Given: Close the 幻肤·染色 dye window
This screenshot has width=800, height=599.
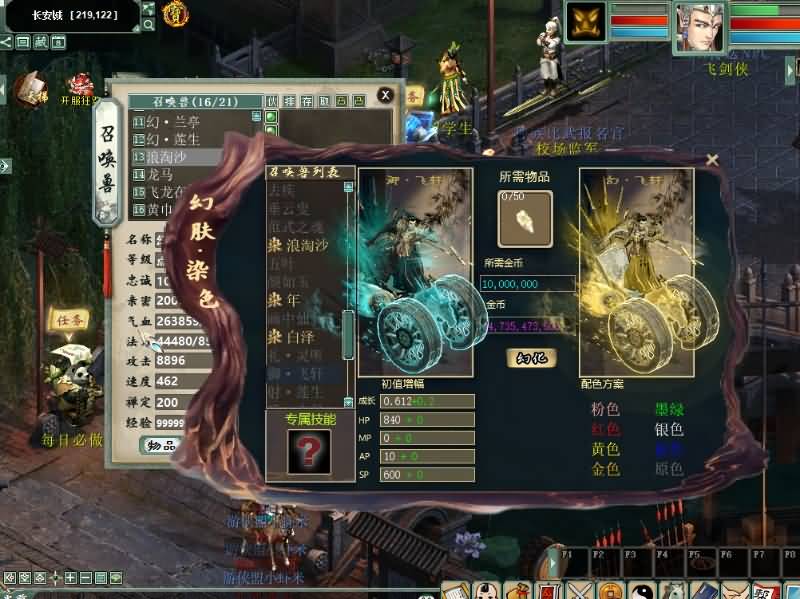Looking at the screenshot, I should 712,159.
